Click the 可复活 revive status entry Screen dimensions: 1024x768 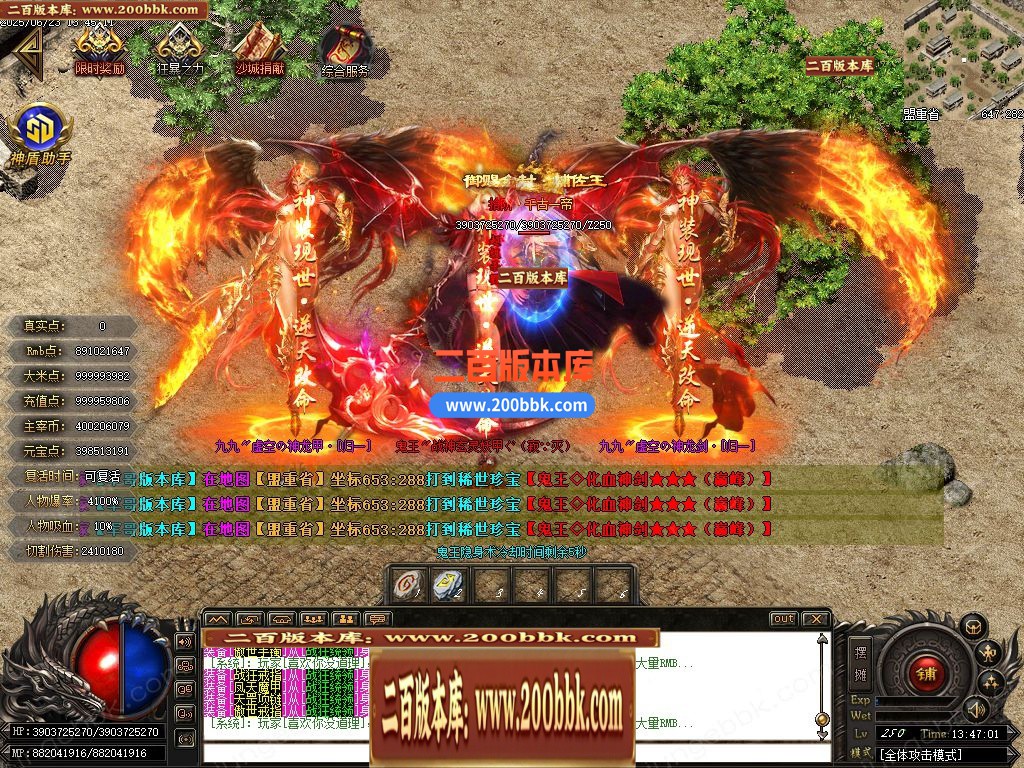pyautogui.click(x=102, y=477)
